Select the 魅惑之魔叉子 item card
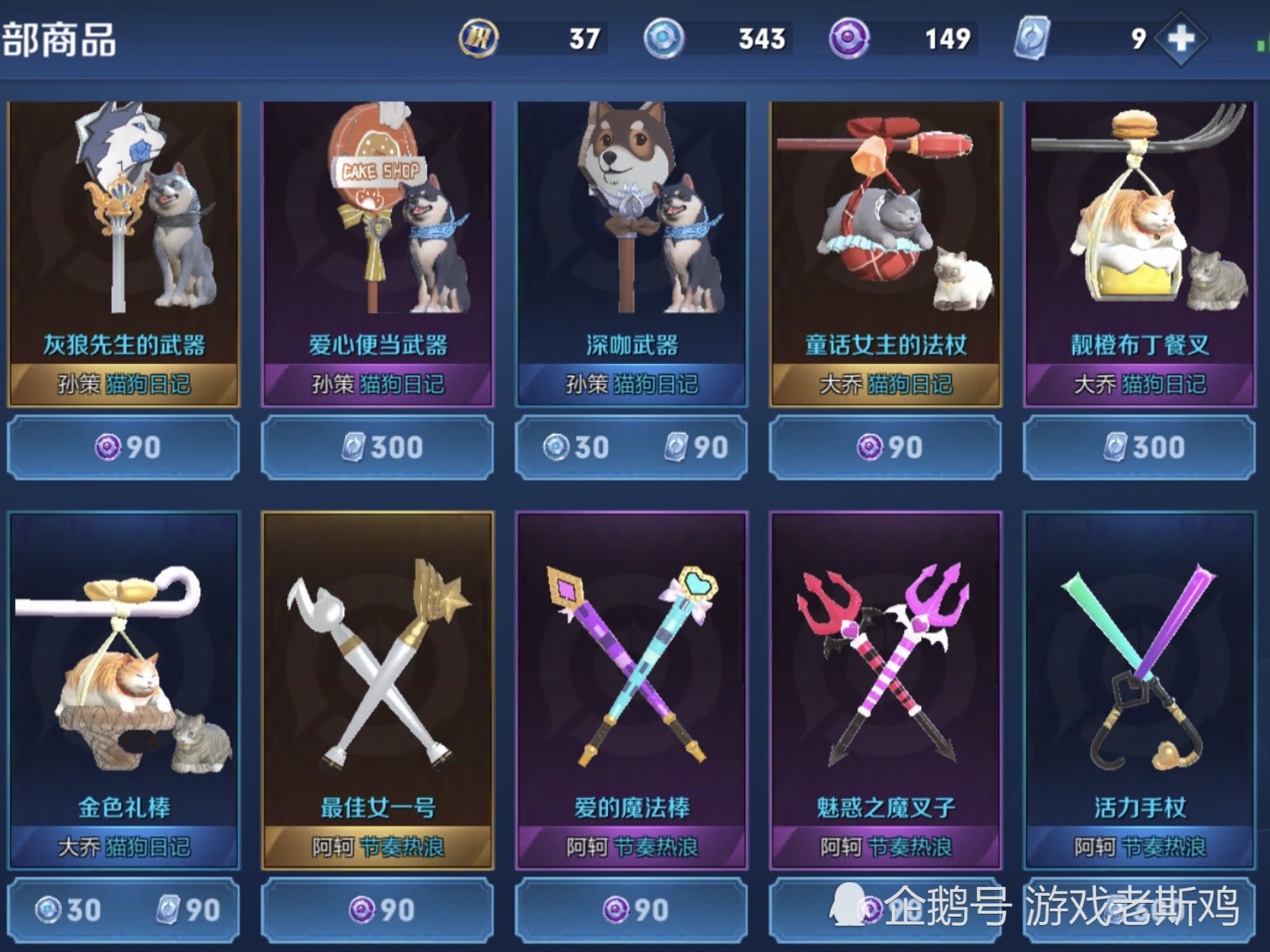The image size is (1270, 952). pos(885,690)
